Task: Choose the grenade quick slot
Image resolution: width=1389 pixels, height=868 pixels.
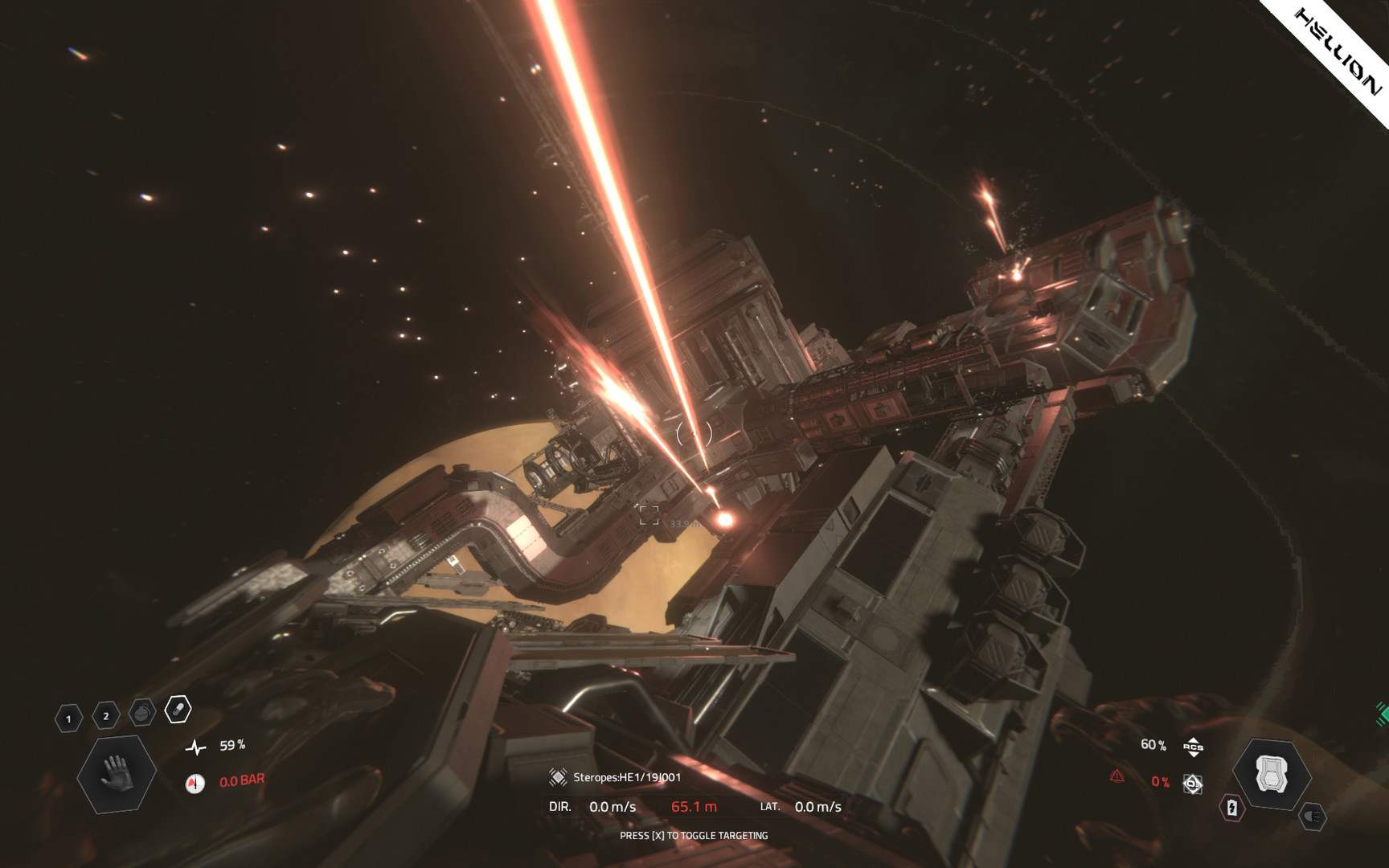Action: click(142, 713)
